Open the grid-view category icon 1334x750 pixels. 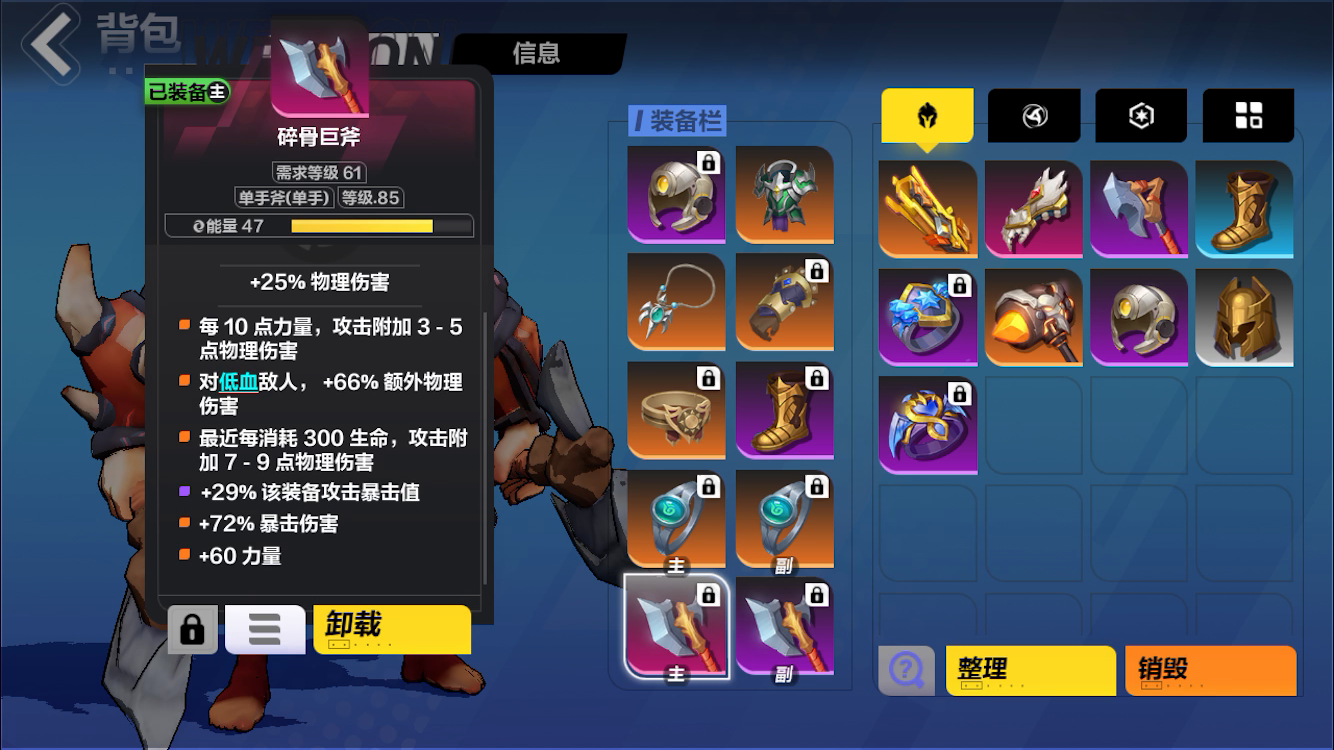click(x=1247, y=115)
